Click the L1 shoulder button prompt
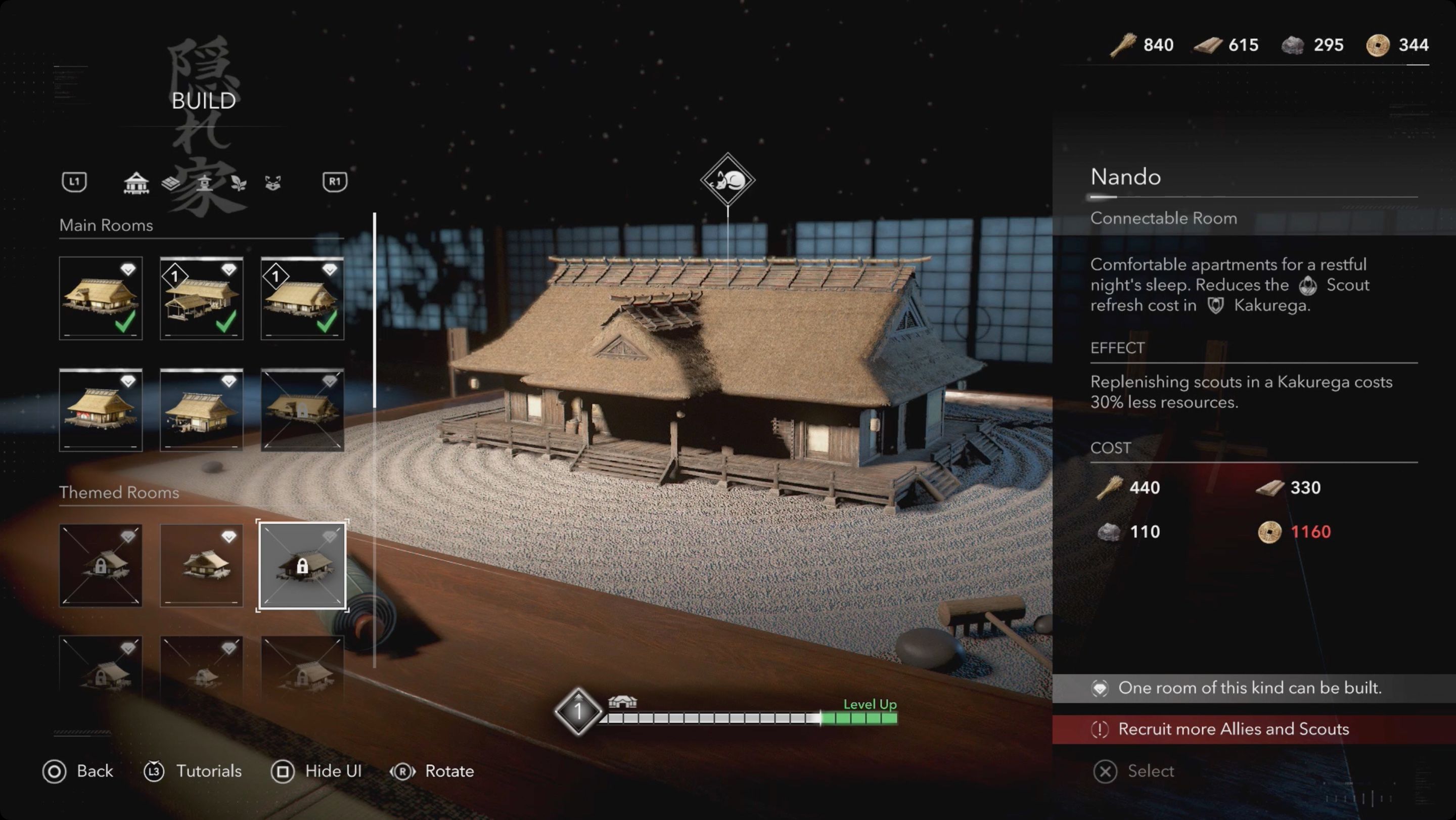 [75, 182]
